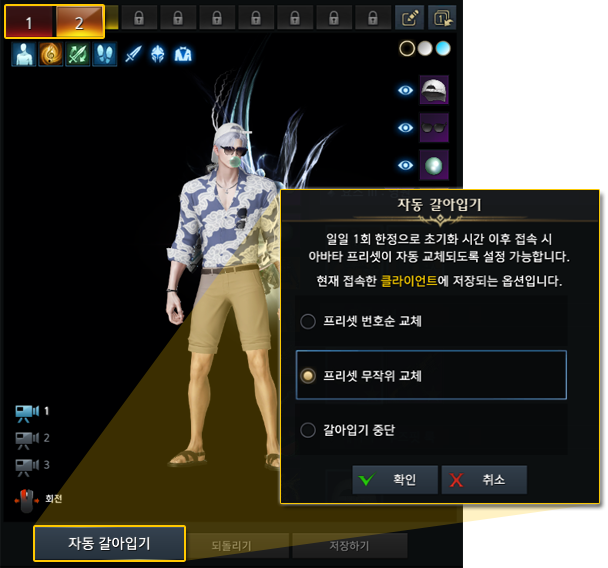
Task: Open the preset edit pencil button
Action: [409, 17]
